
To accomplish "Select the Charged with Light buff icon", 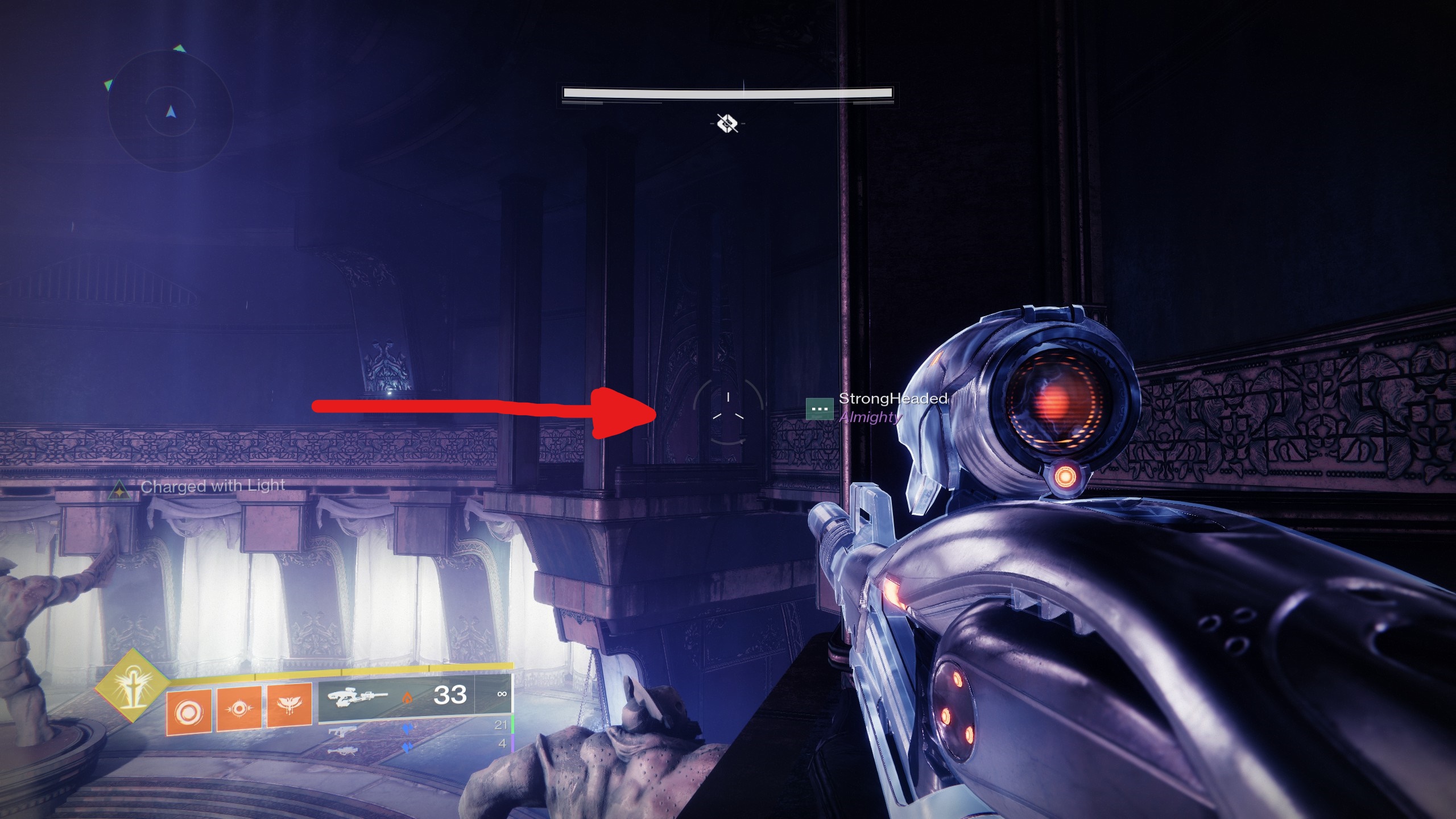I will (x=119, y=490).
